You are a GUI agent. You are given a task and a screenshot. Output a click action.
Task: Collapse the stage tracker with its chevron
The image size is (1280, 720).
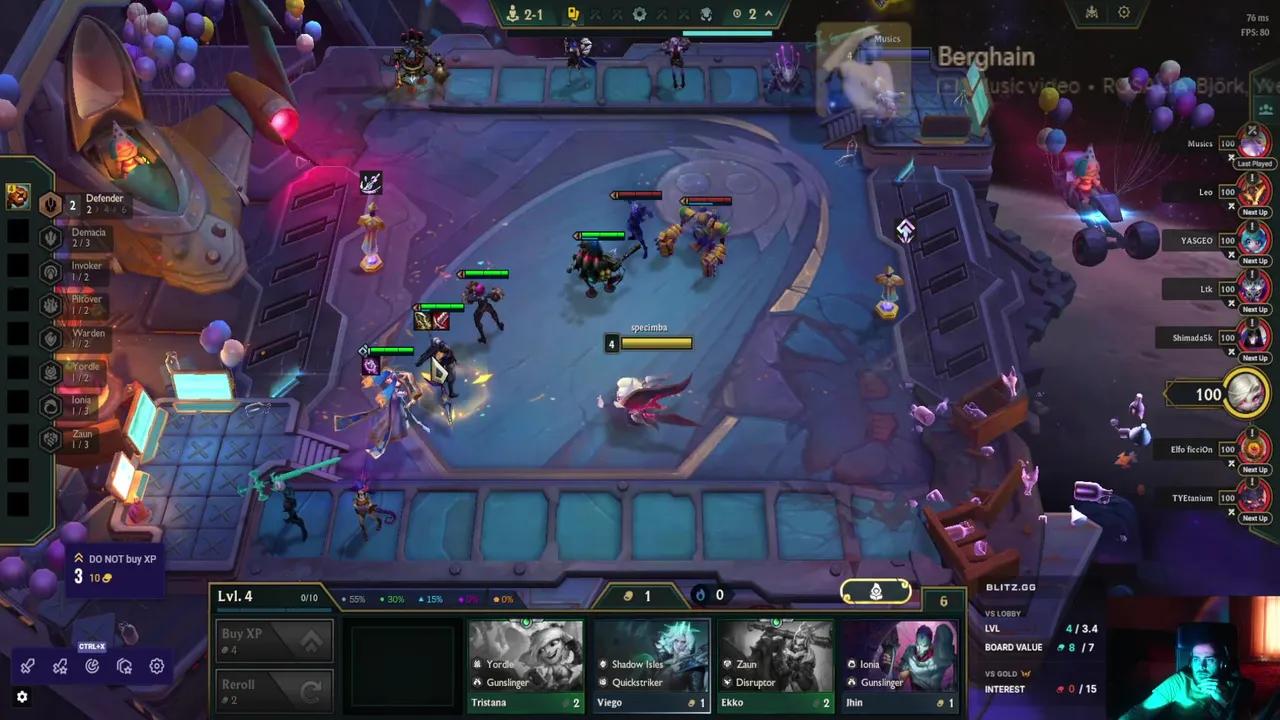(x=768, y=14)
